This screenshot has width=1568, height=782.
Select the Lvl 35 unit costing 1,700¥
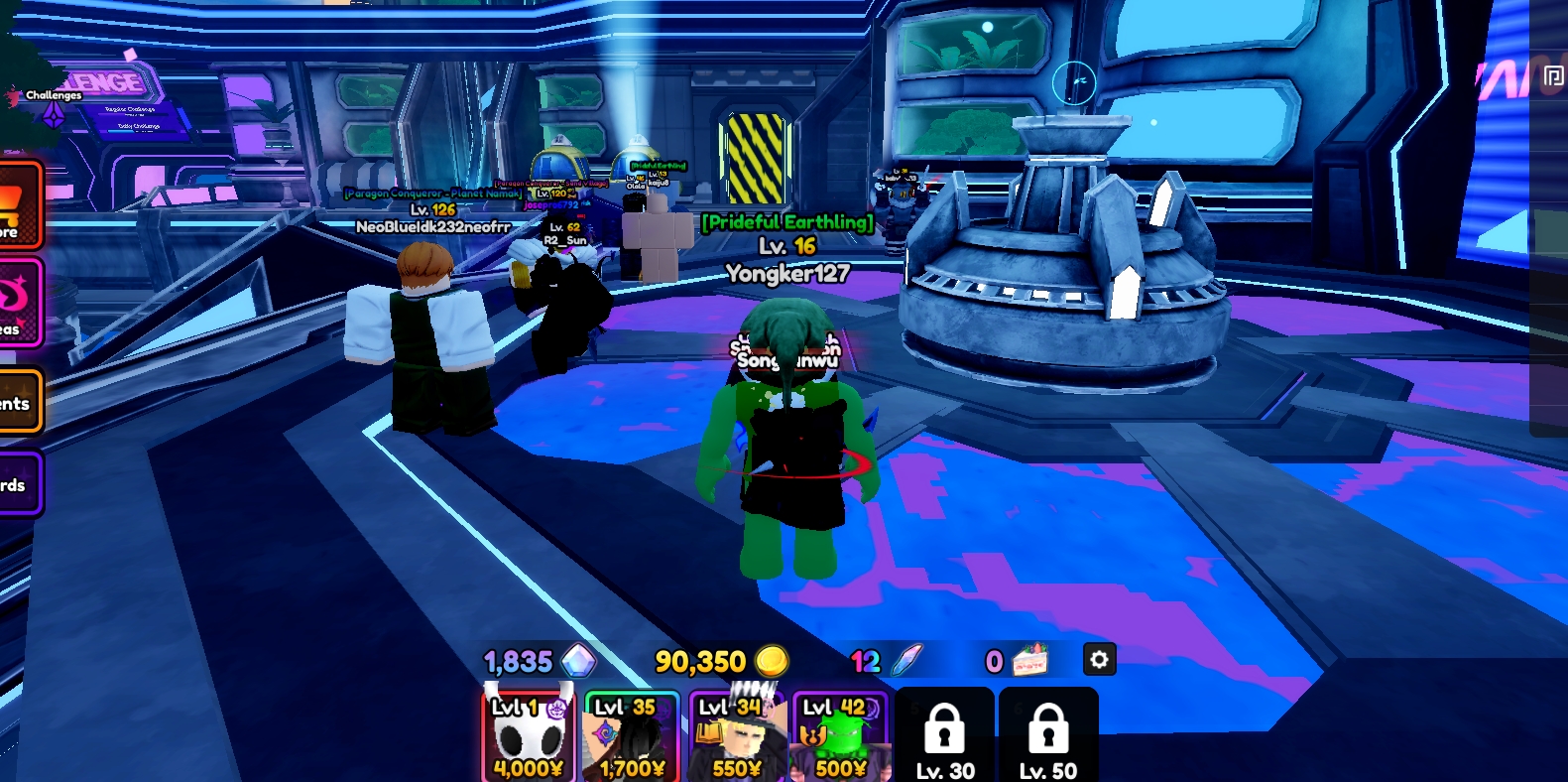pyautogui.click(x=631, y=734)
